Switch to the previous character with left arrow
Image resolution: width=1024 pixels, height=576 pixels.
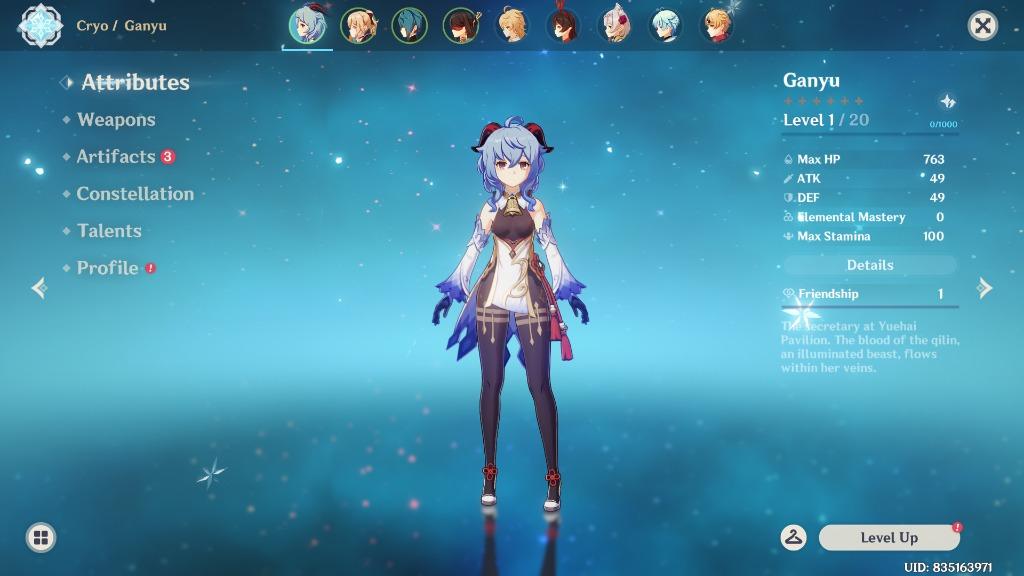(39, 288)
